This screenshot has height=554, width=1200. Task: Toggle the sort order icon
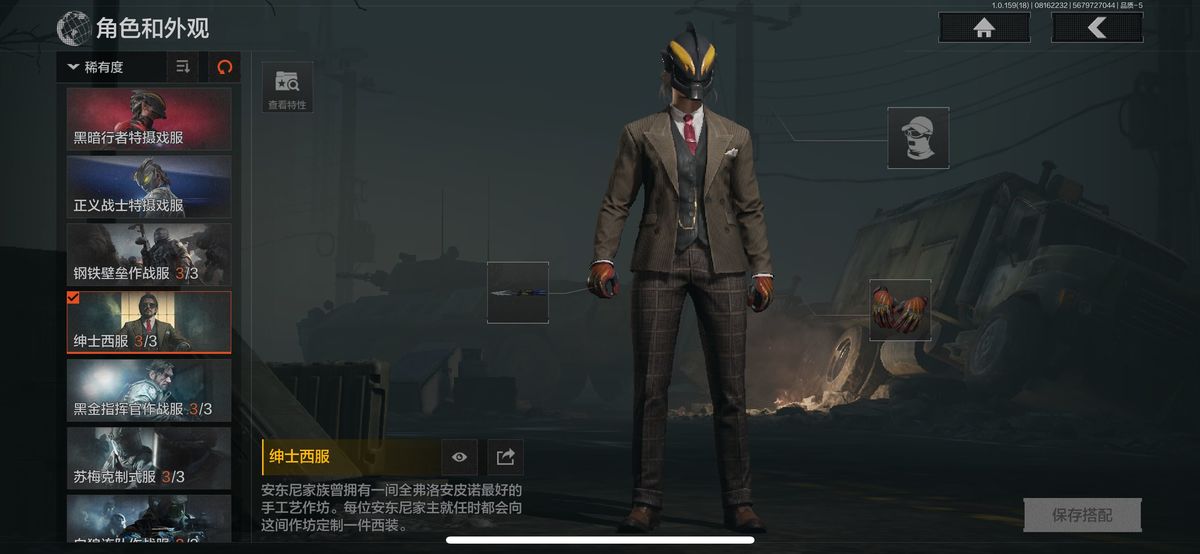point(183,67)
